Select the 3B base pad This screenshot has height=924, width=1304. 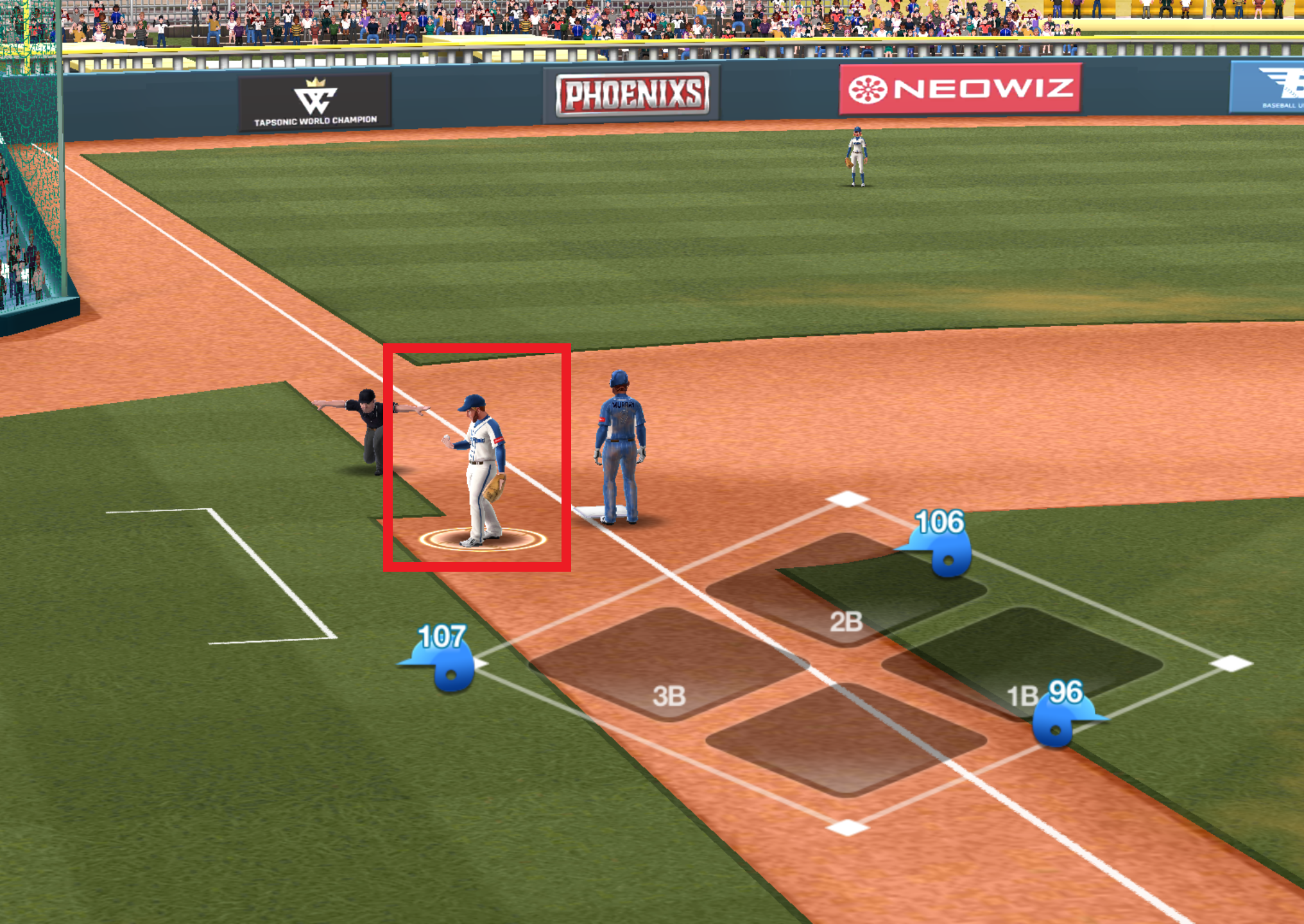pos(669,663)
